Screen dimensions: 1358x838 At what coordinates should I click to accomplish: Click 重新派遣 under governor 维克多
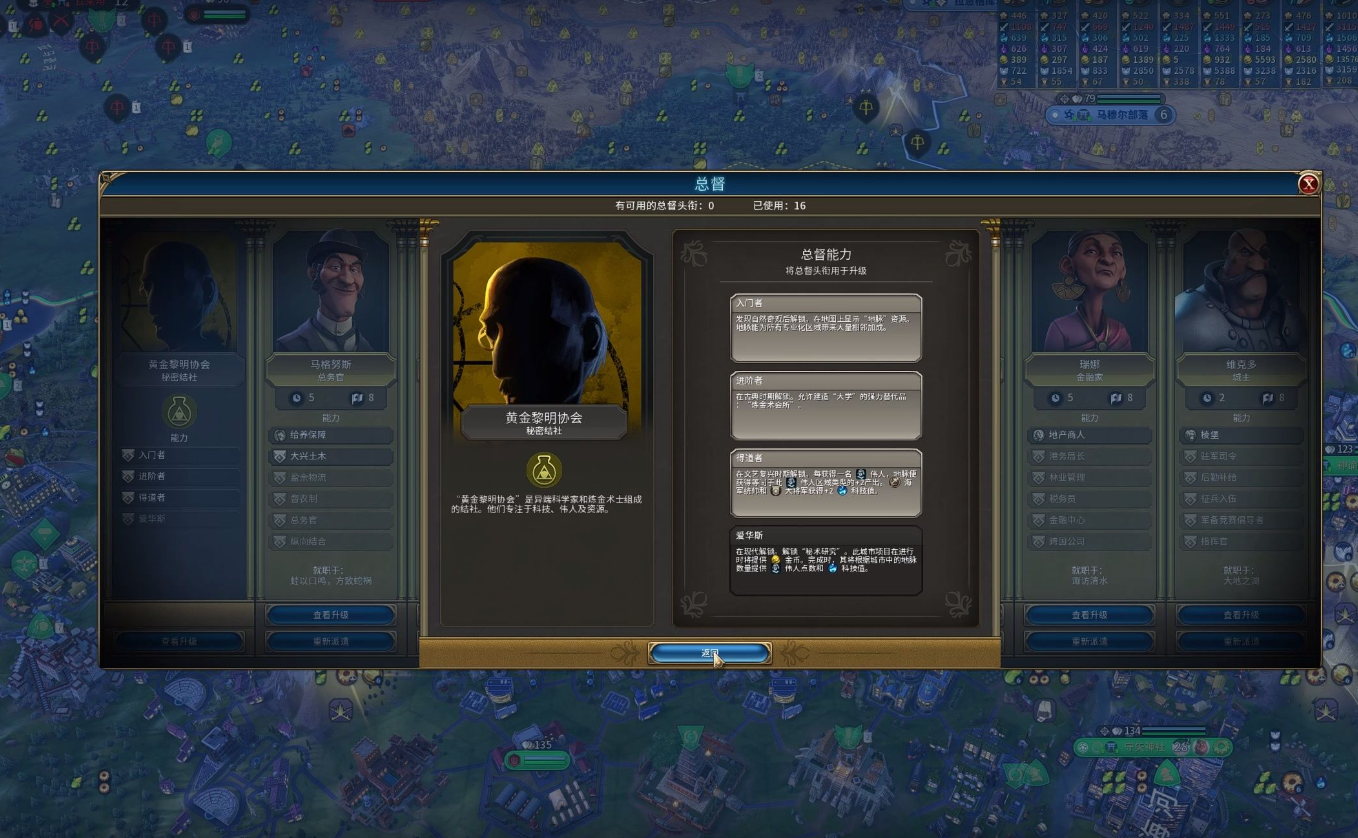pyautogui.click(x=1241, y=641)
